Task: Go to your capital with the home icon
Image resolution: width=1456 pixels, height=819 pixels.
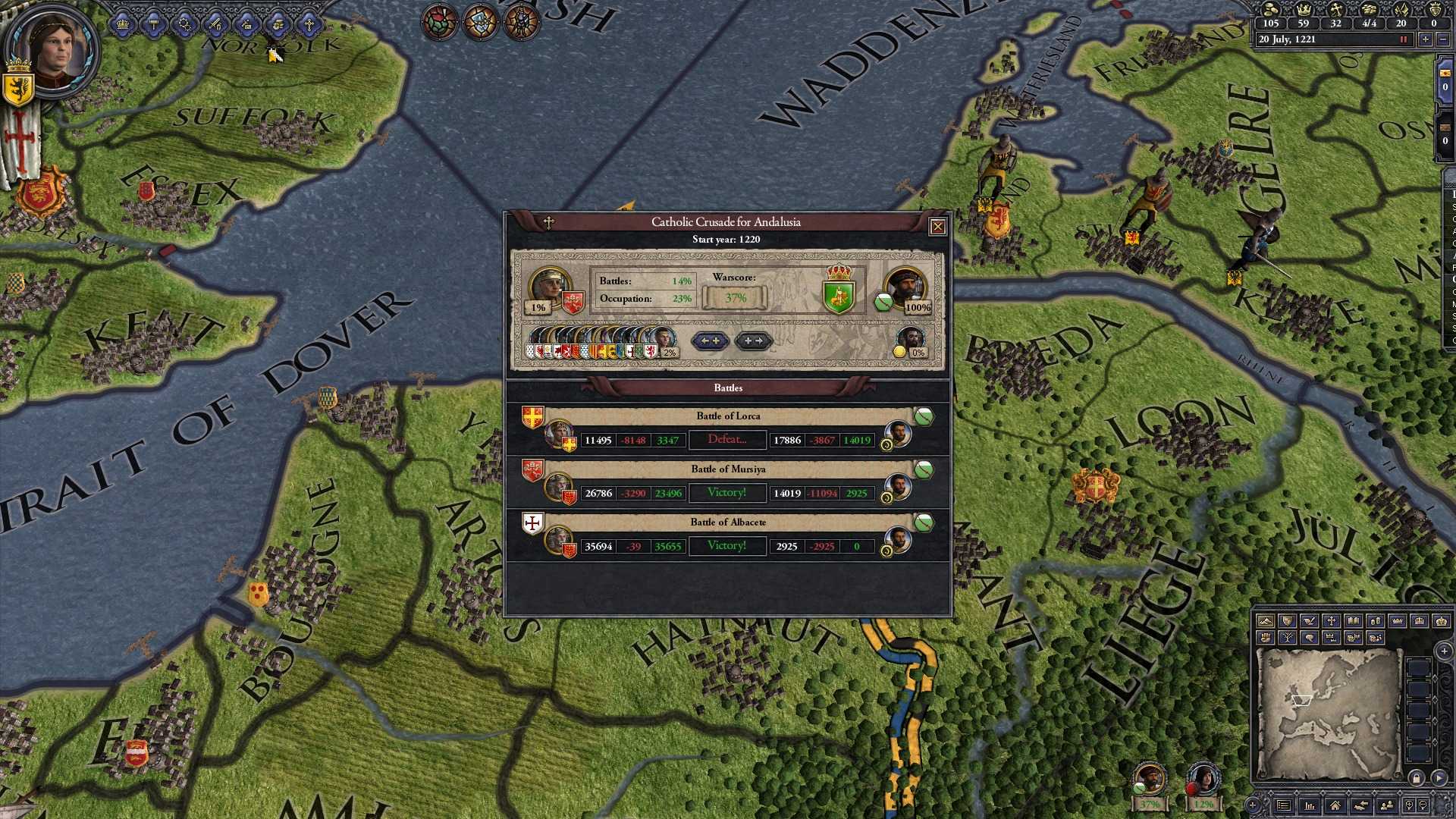Action: (x=1335, y=805)
